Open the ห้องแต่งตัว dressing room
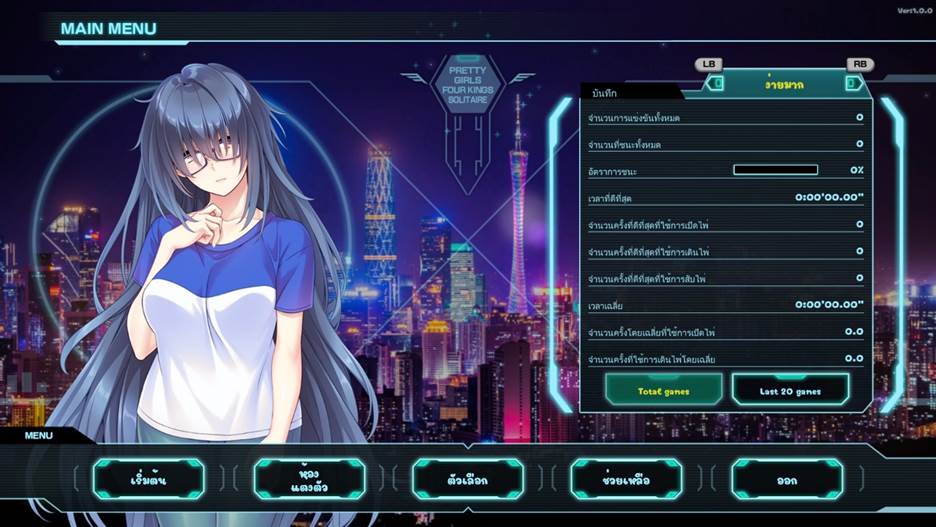Image resolution: width=936 pixels, height=527 pixels. coord(308,479)
